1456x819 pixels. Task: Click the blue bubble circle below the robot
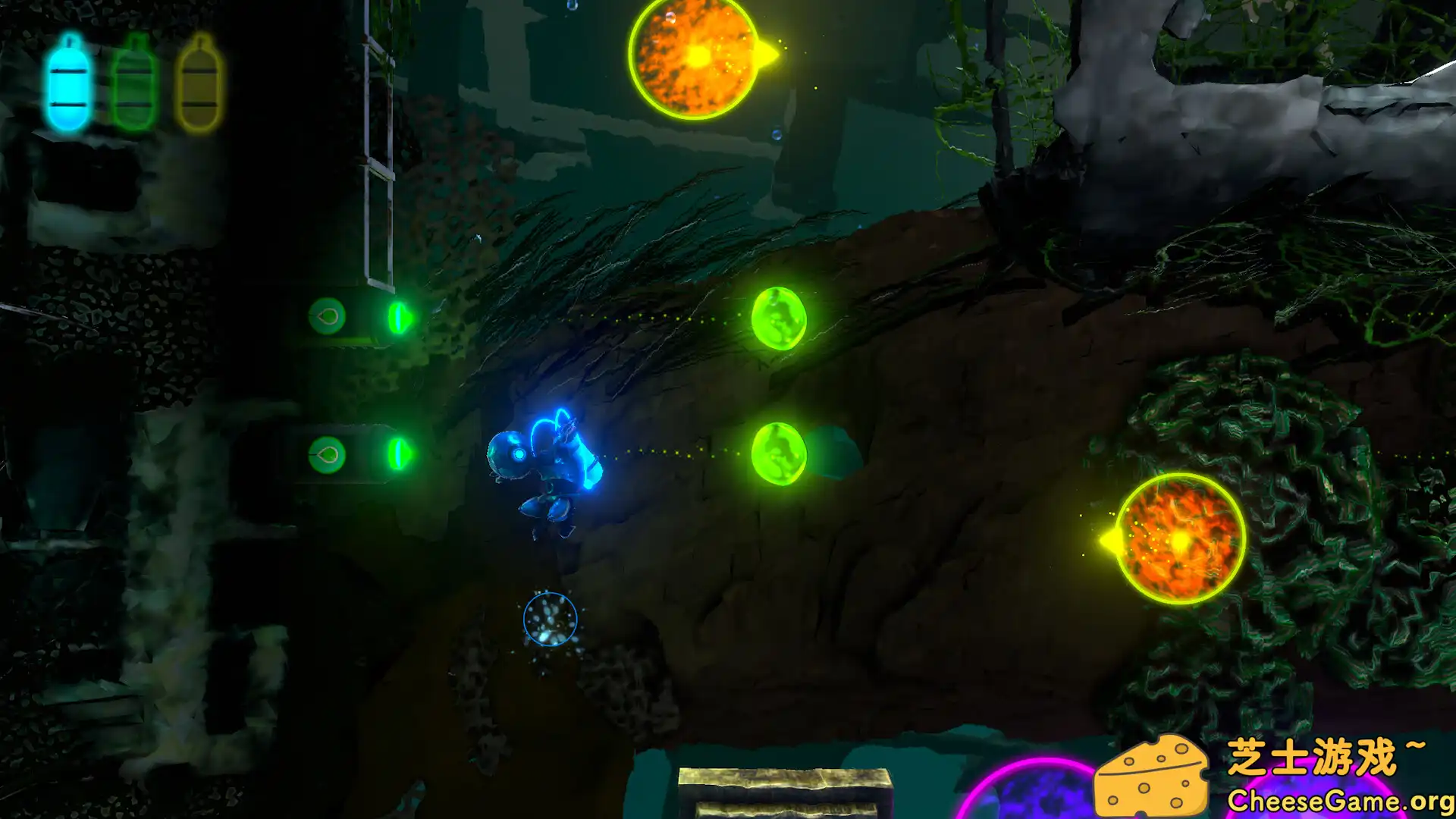pyautogui.click(x=548, y=620)
